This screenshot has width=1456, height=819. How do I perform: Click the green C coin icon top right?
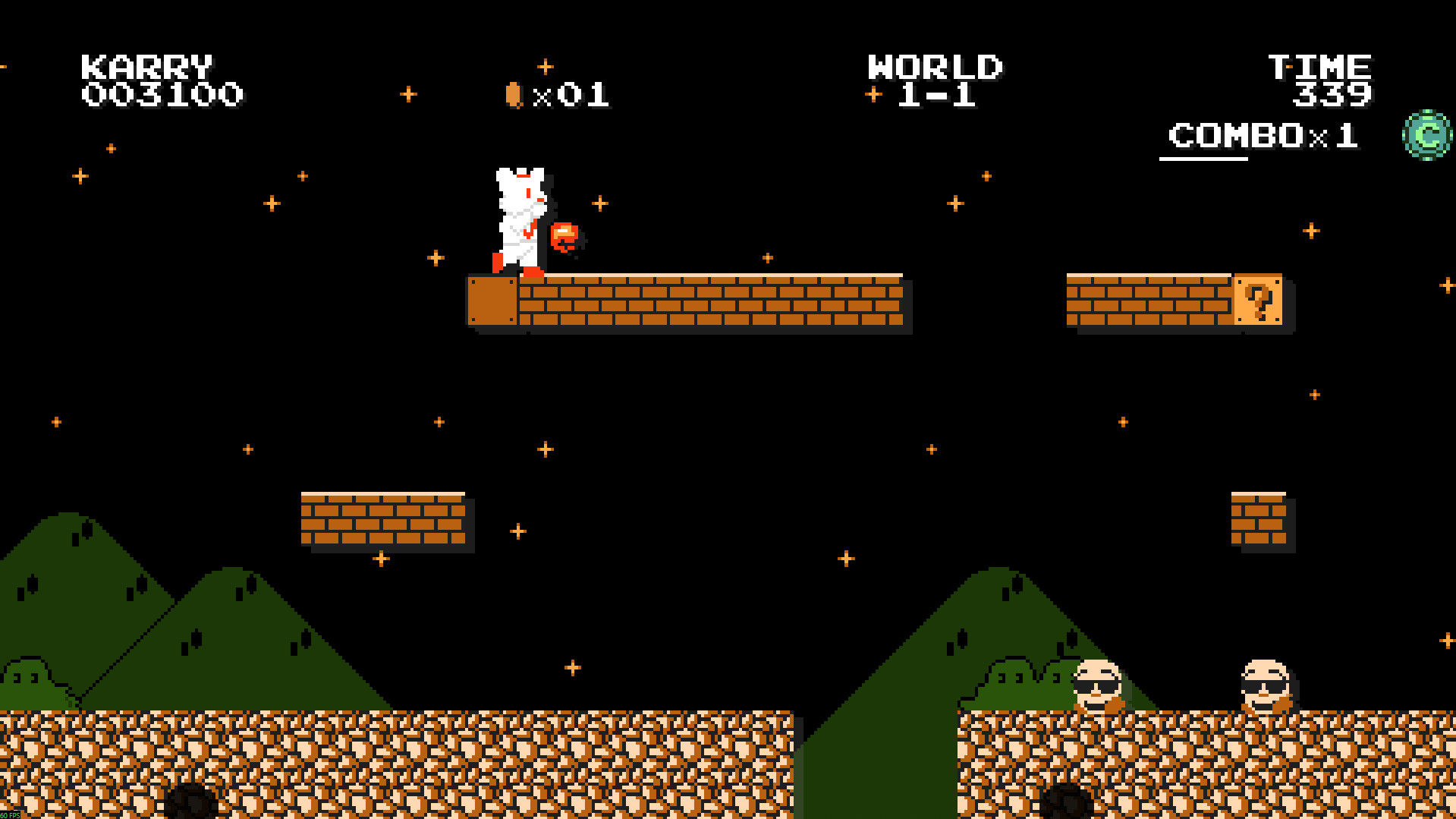pyautogui.click(x=1426, y=135)
